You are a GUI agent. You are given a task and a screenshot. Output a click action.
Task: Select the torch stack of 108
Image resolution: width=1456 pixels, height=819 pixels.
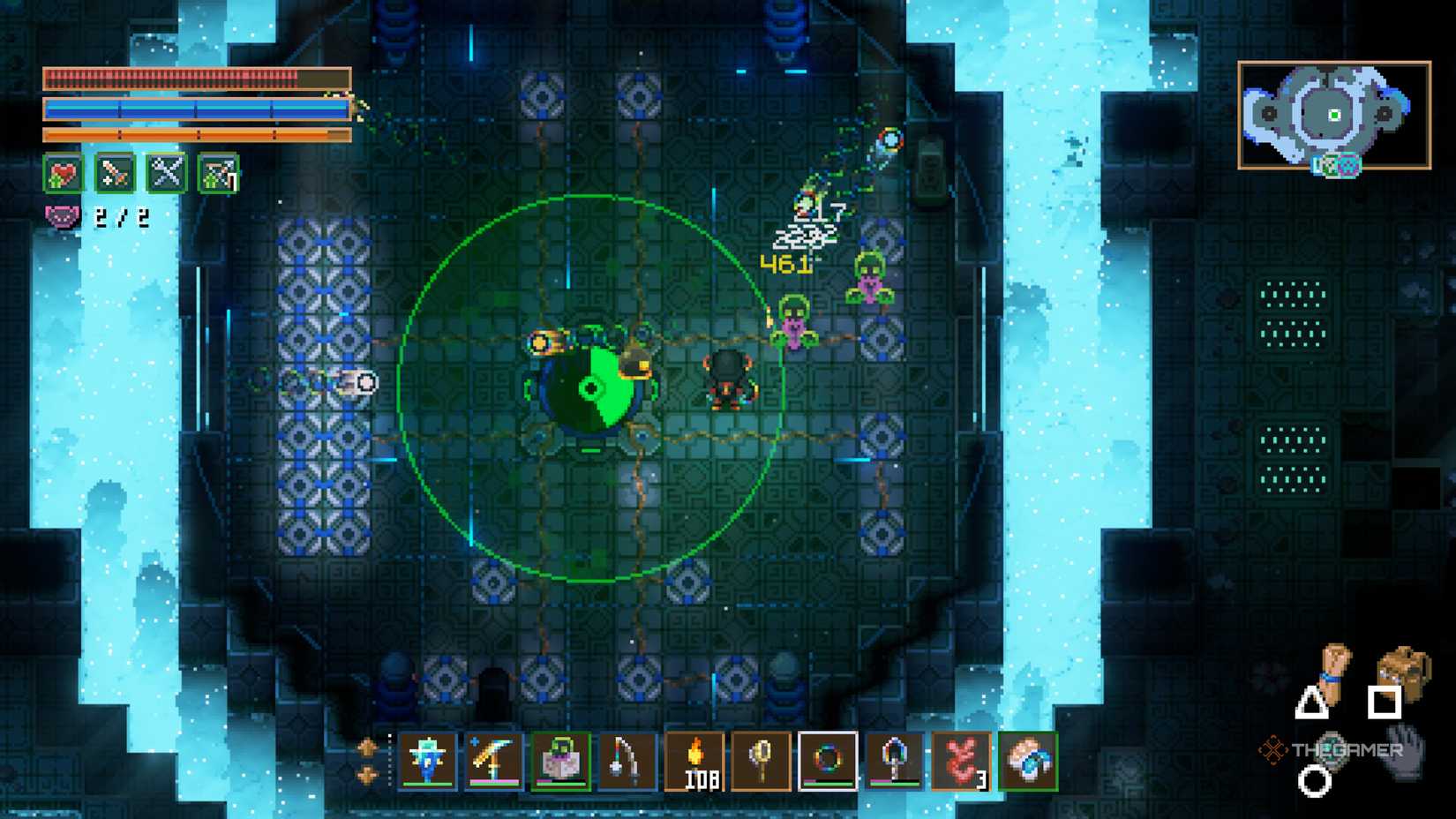(x=696, y=760)
